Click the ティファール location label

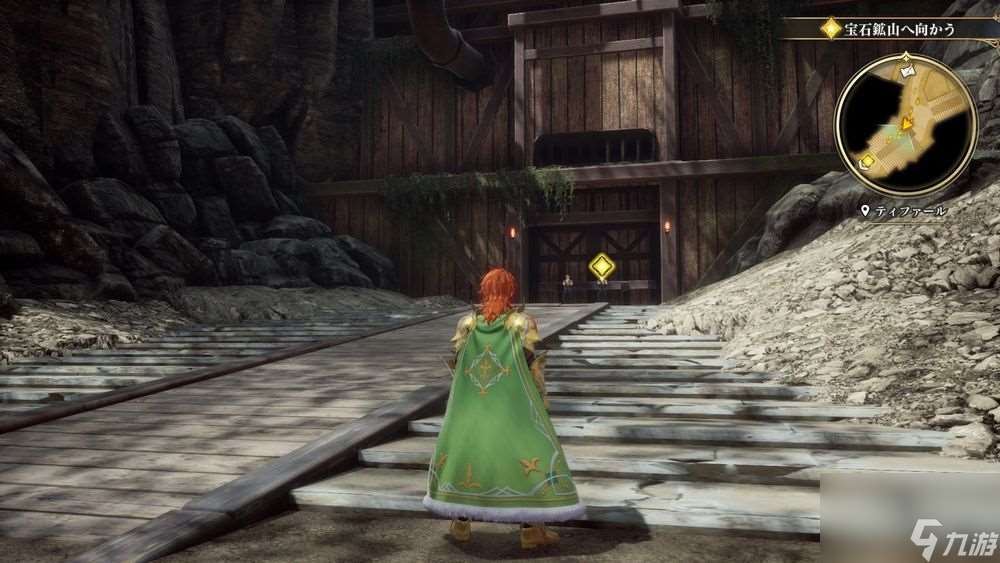pos(910,212)
